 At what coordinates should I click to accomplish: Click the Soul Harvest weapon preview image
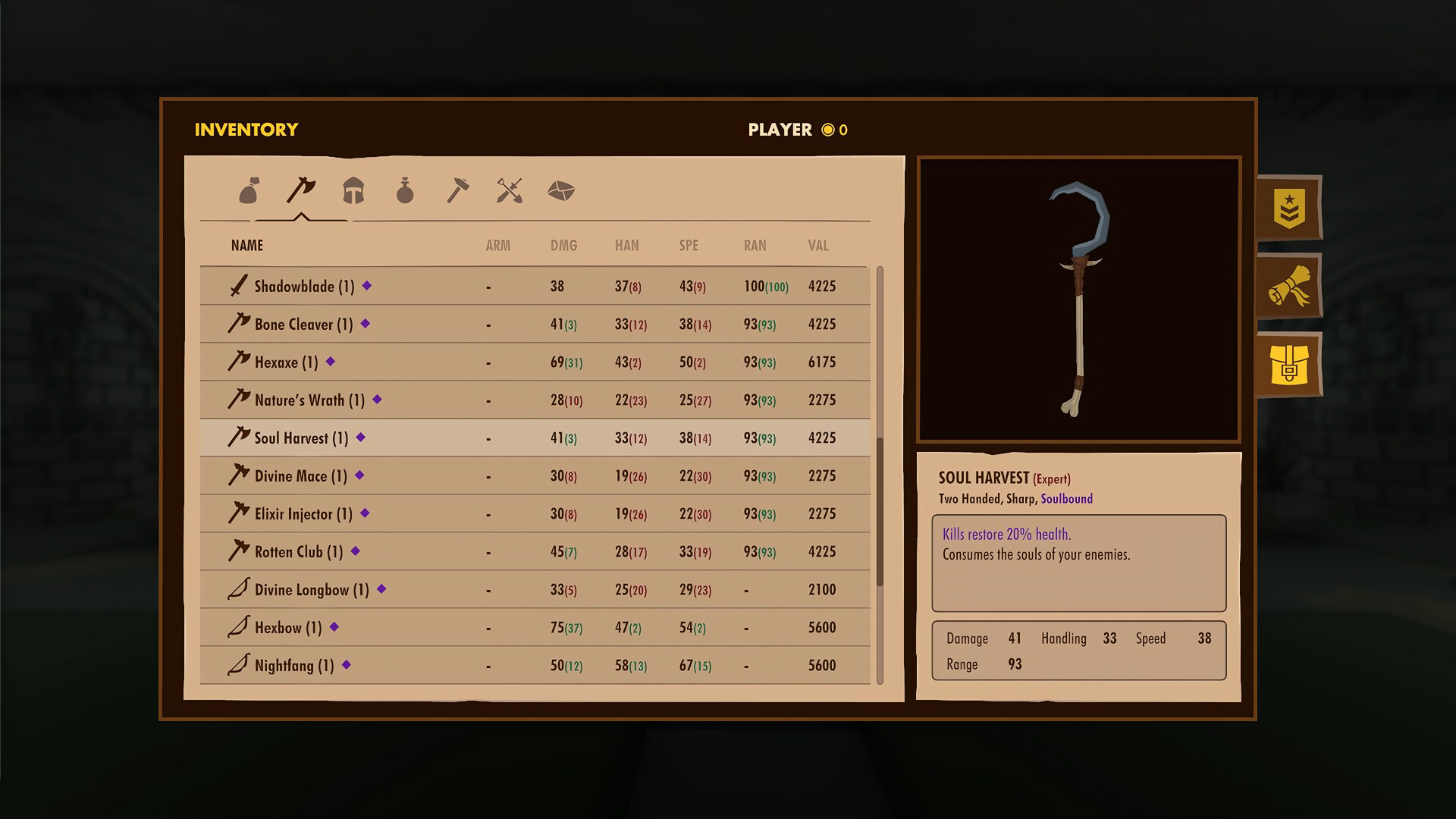pos(1078,300)
